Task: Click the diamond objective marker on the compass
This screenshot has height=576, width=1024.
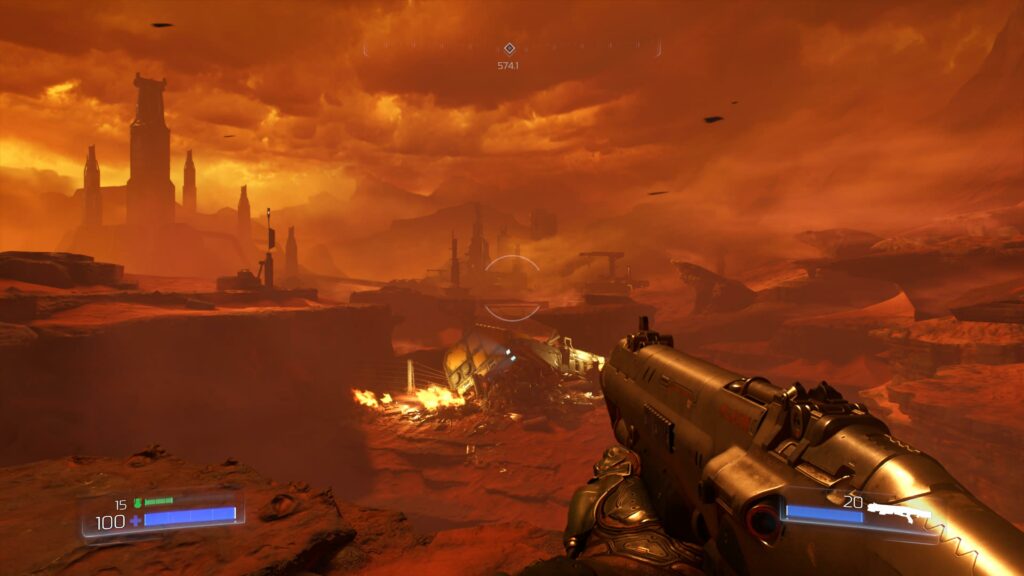Action: (509, 48)
